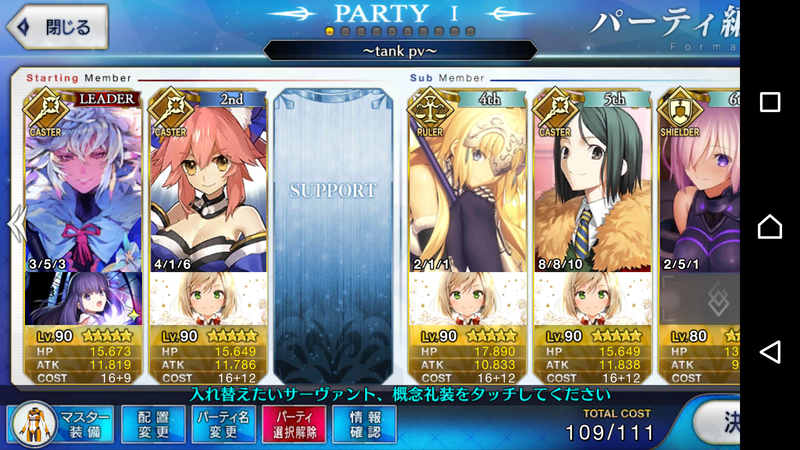
Task: Change the Leader's craft essence
Action: (x=82, y=298)
